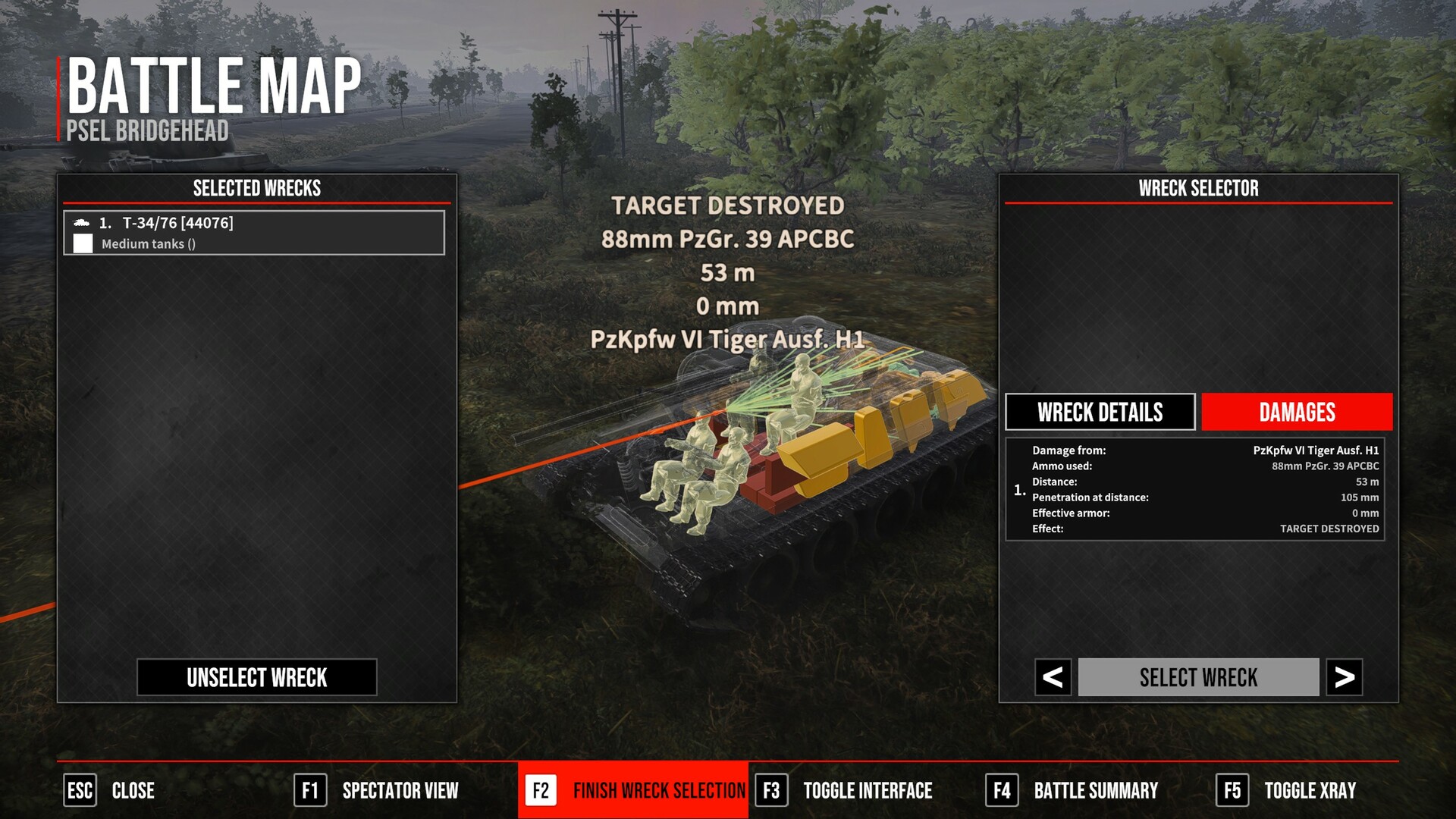Switch to Spectator View

click(377, 790)
